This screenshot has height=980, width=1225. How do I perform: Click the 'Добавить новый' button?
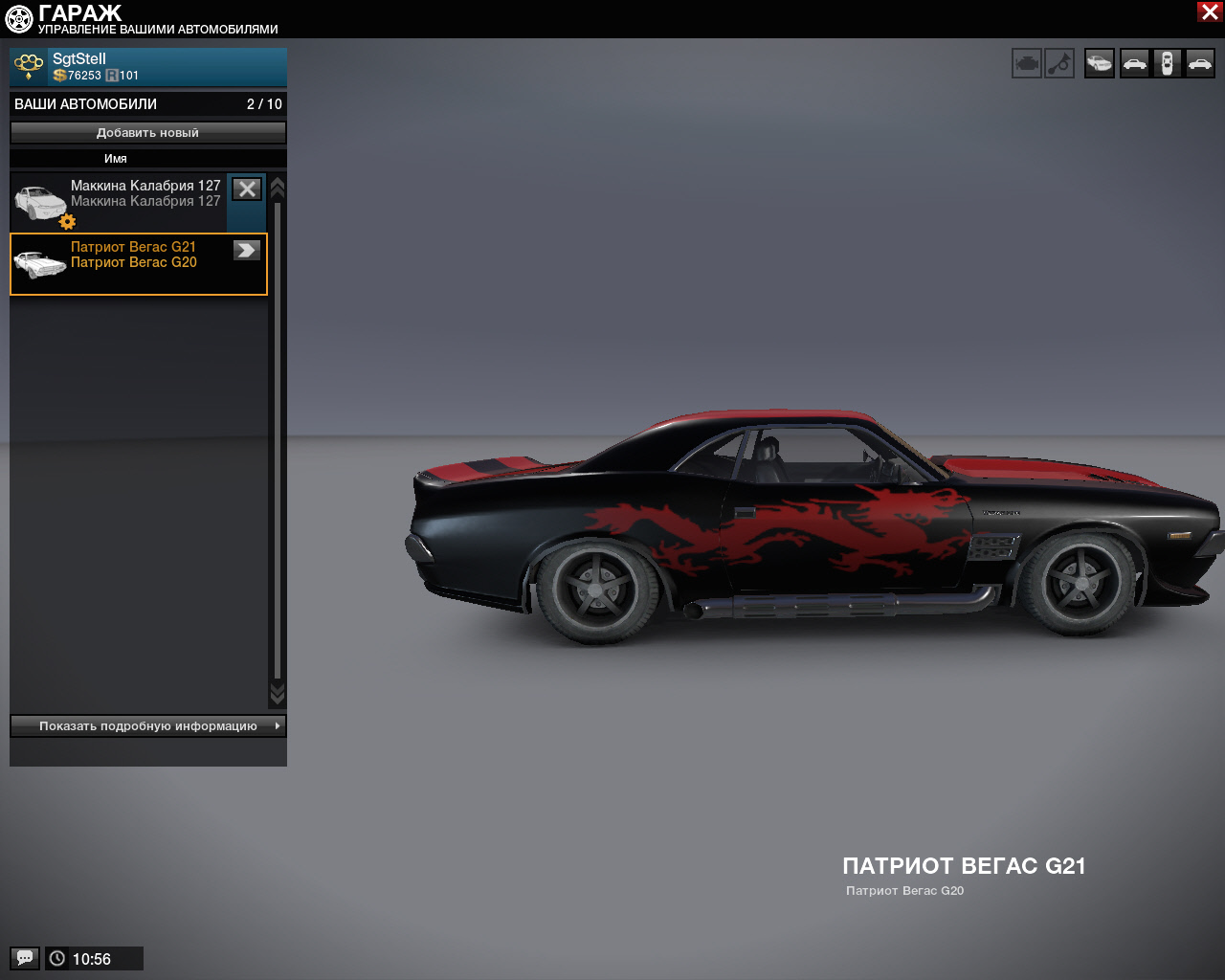[148, 133]
